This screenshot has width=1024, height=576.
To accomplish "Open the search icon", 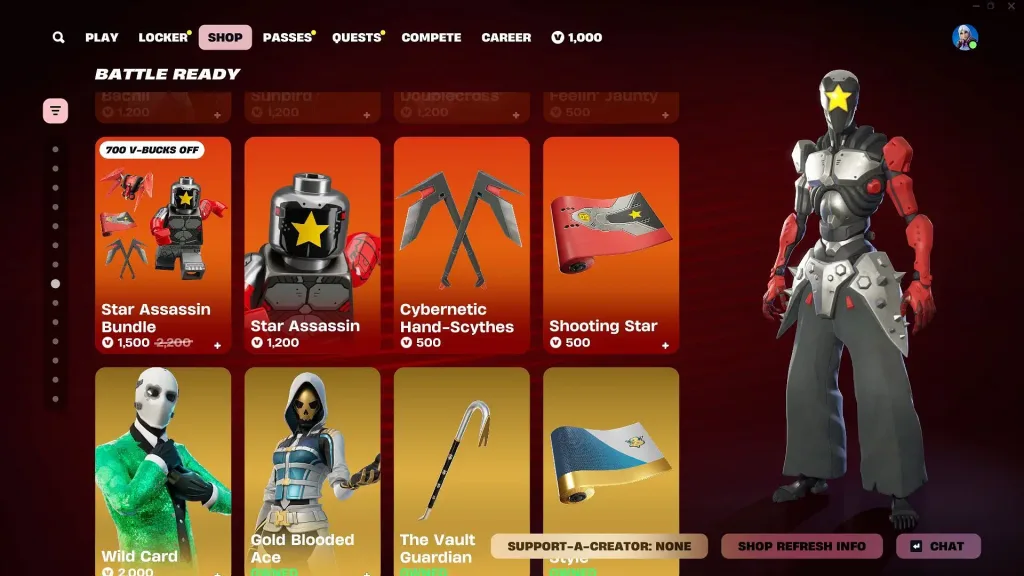I will [x=59, y=38].
